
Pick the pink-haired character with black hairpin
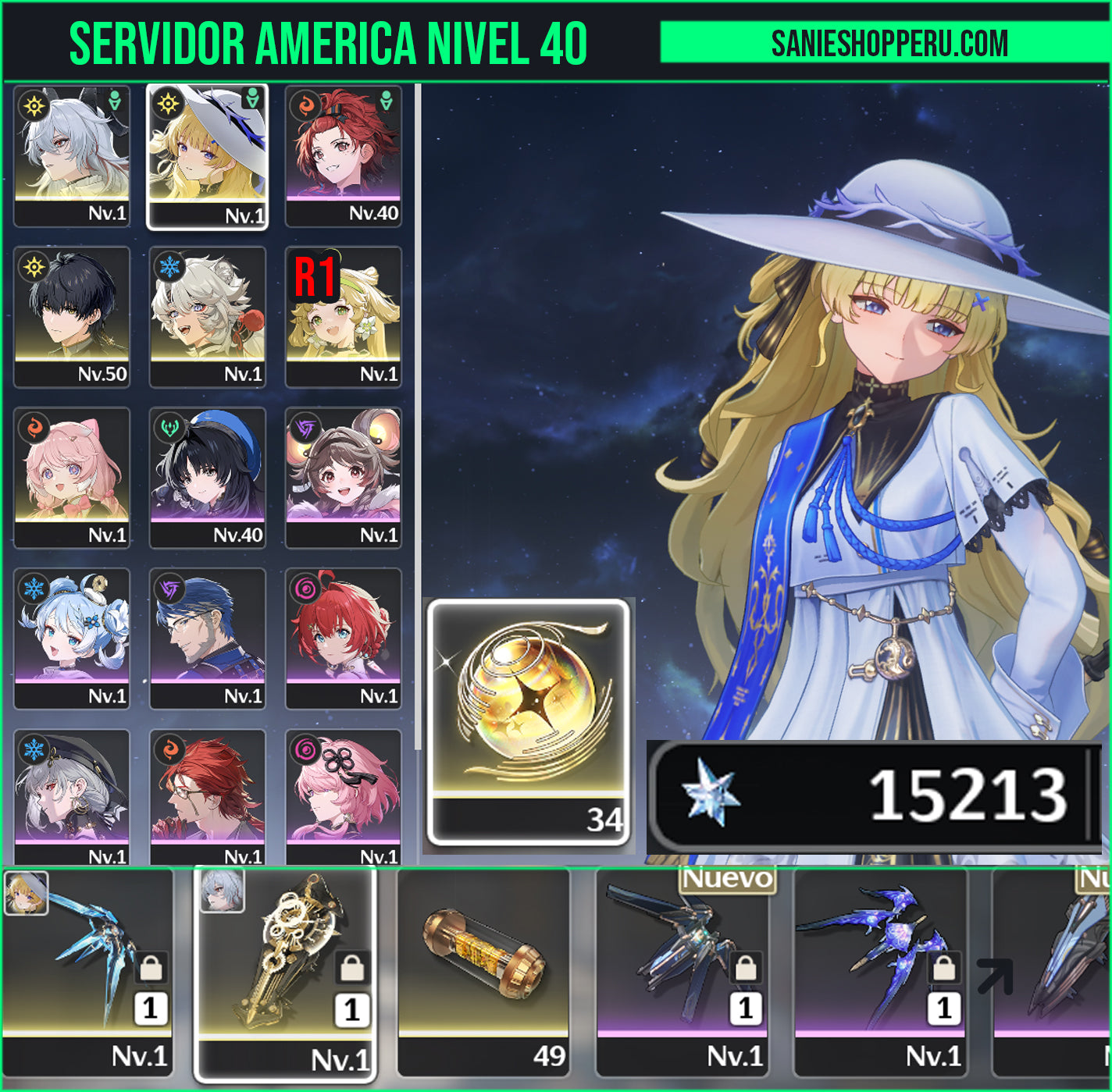point(343,796)
